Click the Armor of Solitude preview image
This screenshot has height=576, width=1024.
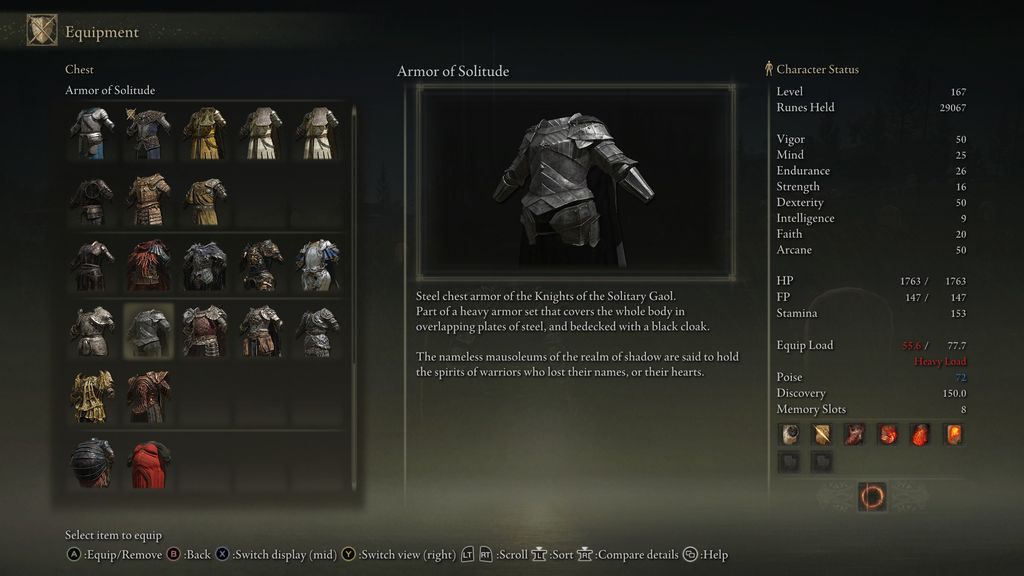click(575, 182)
